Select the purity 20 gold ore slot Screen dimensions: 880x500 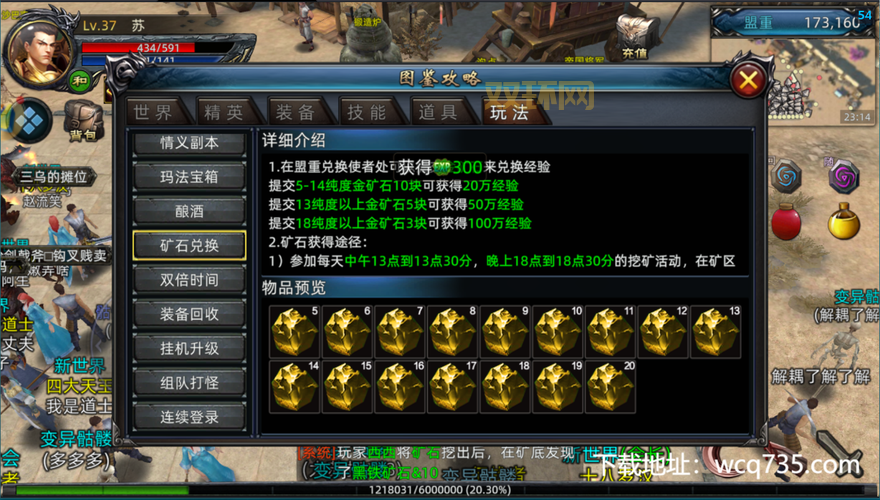tap(611, 387)
